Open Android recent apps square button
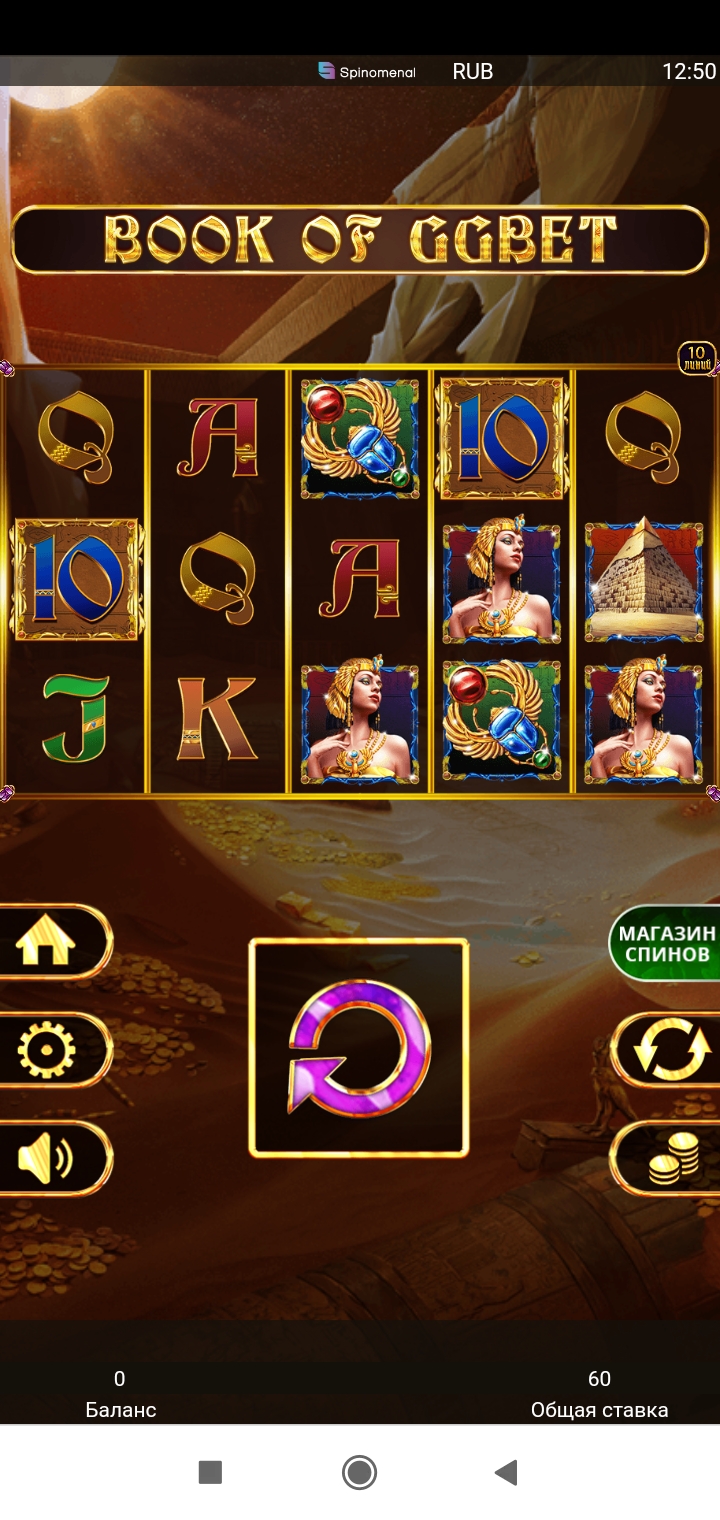Image resolution: width=720 pixels, height=1520 pixels. click(x=210, y=1472)
